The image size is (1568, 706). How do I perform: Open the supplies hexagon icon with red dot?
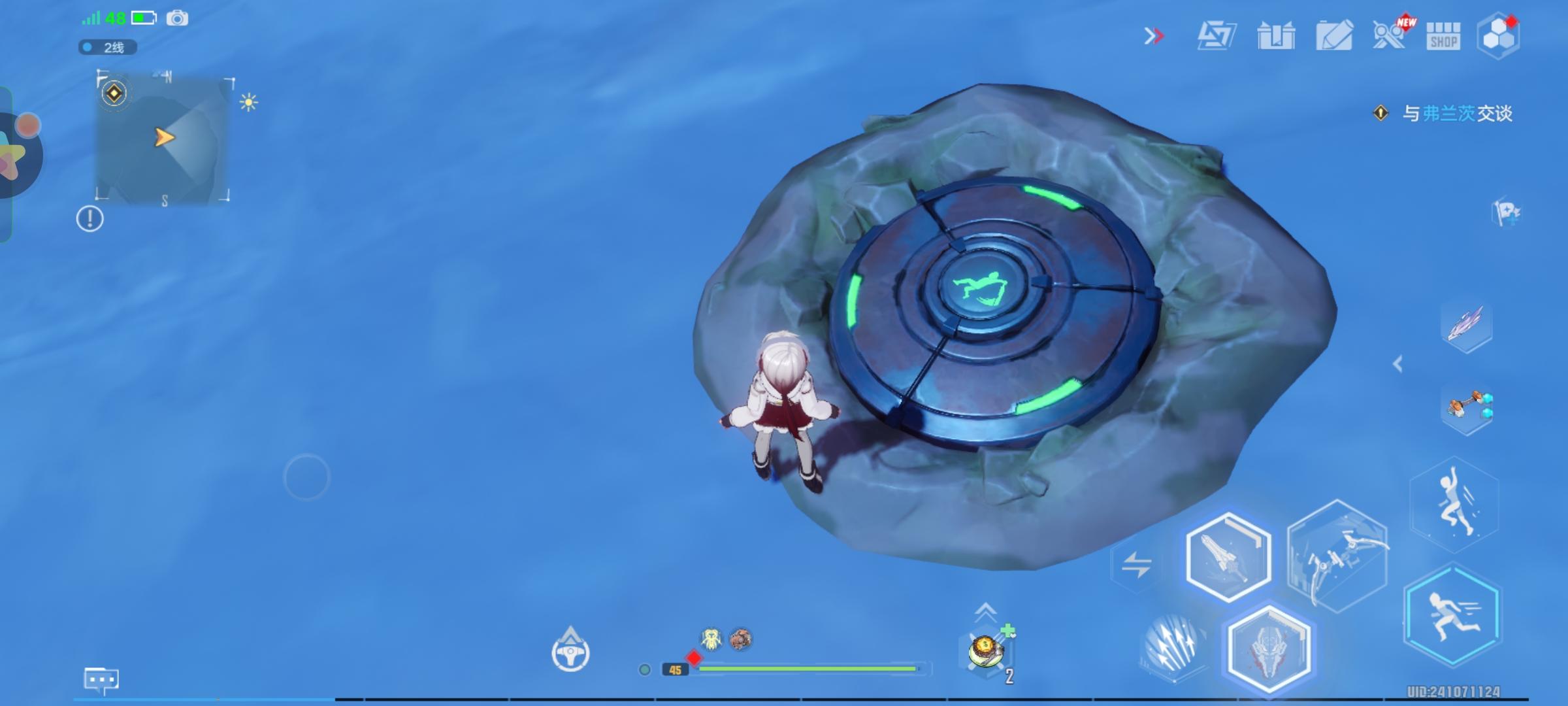coord(1498,36)
